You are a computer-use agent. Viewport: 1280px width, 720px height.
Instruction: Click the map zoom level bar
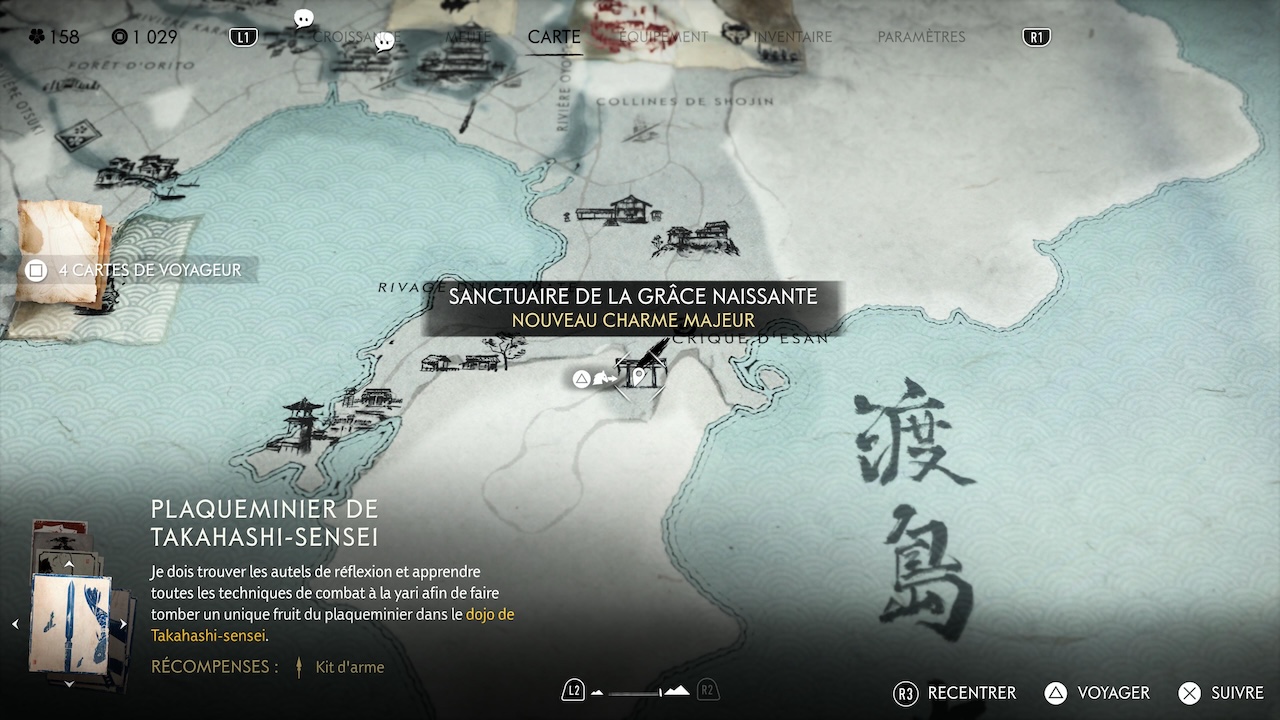coord(640,691)
